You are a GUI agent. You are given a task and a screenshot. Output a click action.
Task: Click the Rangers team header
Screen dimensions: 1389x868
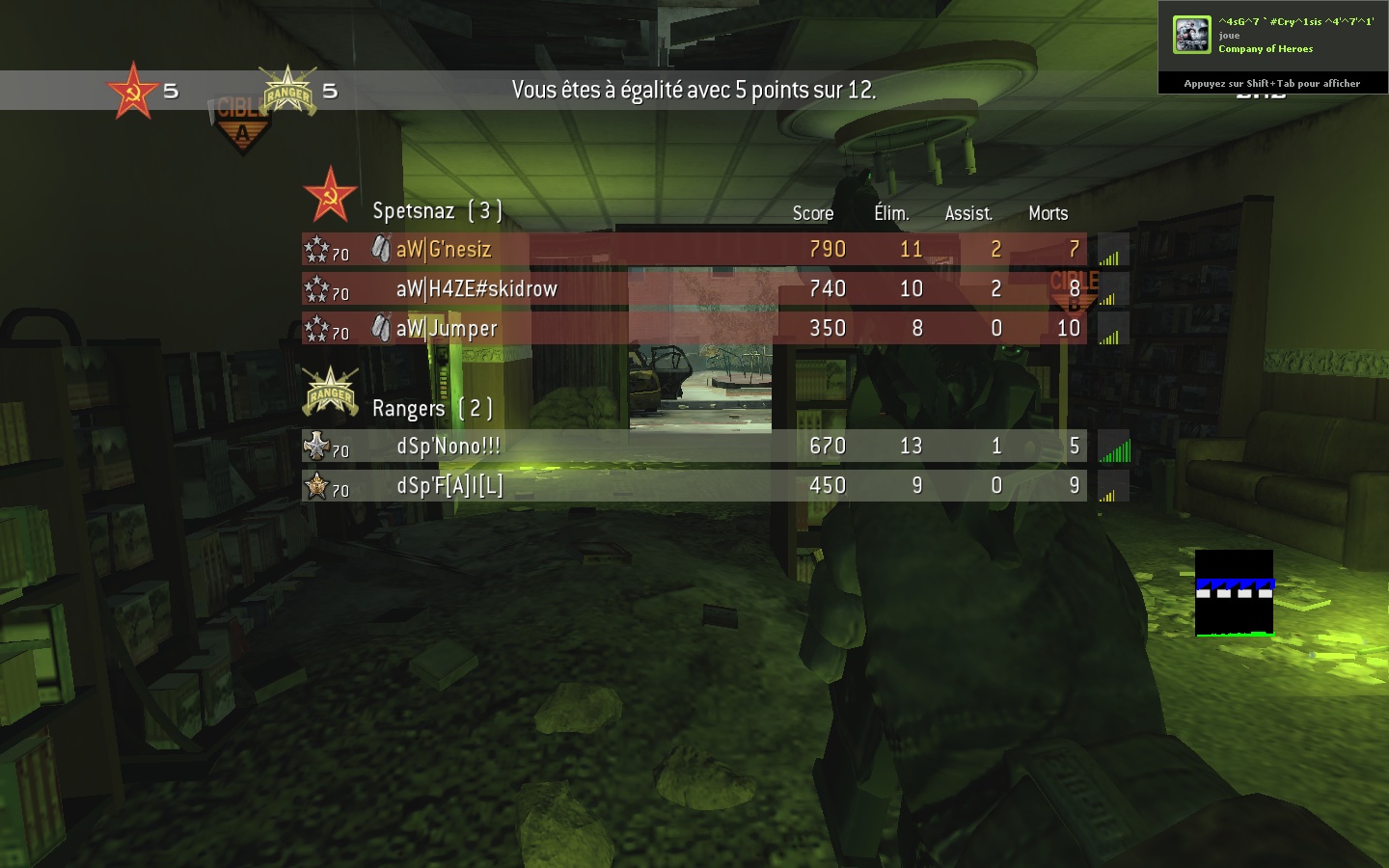[x=431, y=408]
